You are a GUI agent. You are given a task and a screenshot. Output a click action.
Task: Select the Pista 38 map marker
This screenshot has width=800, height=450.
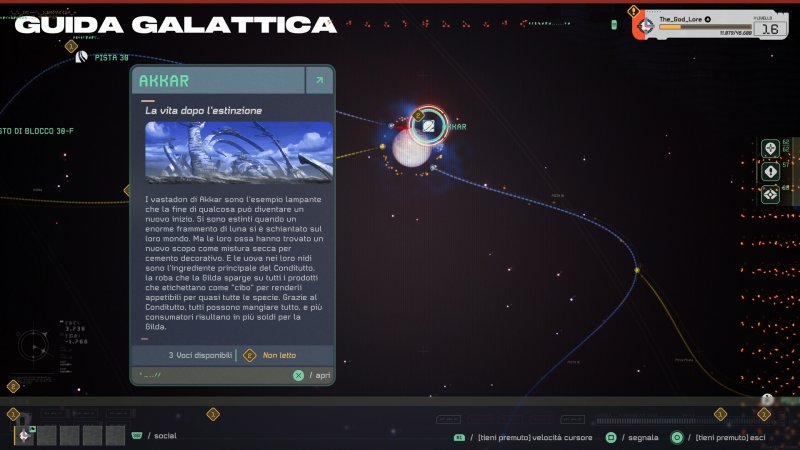(x=82, y=58)
